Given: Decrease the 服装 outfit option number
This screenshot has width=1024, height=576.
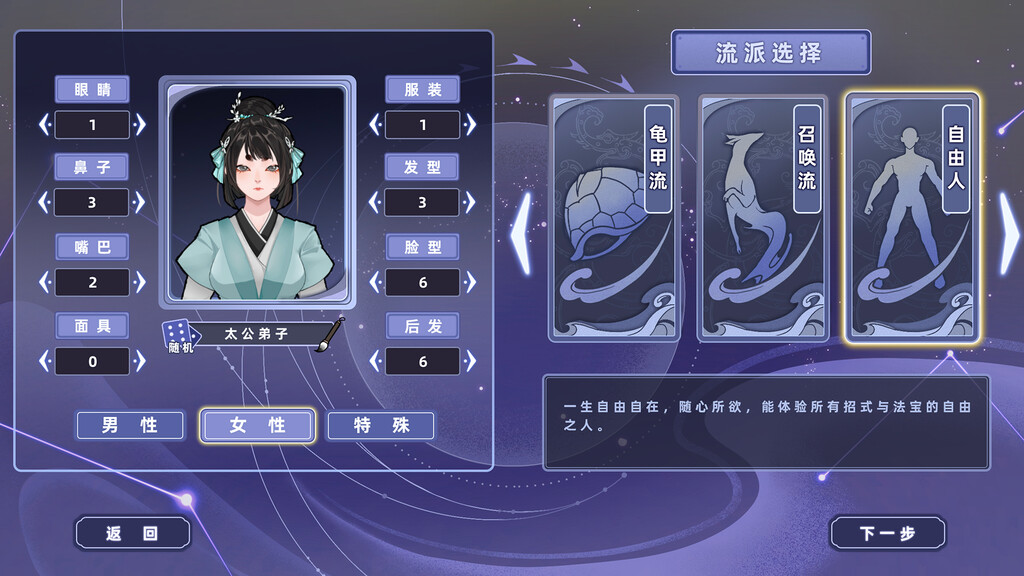Looking at the screenshot, I should pyautogui.click(x=375, y=125).
